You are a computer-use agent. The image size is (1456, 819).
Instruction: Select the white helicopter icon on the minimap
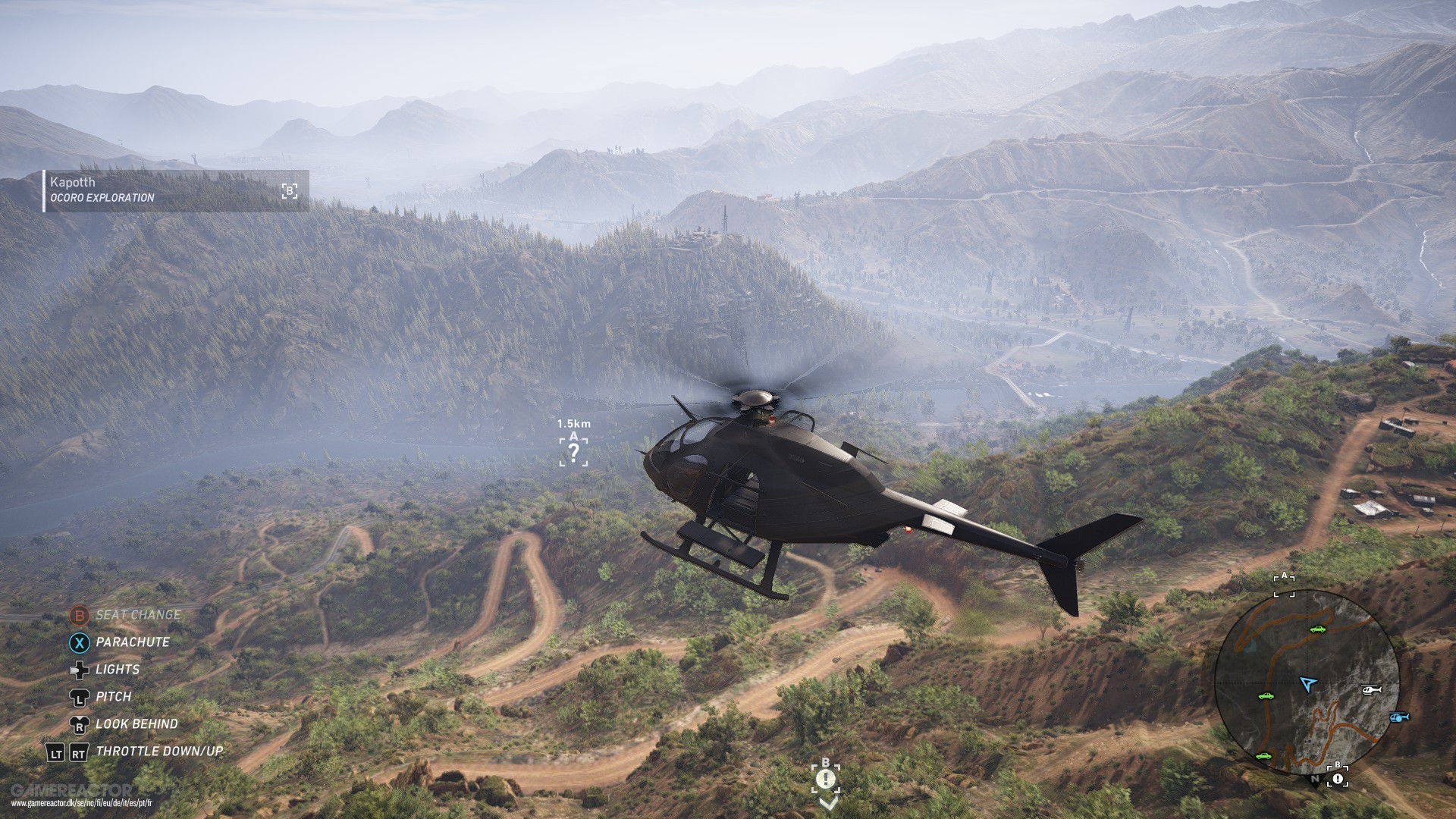pos(1370,689)
